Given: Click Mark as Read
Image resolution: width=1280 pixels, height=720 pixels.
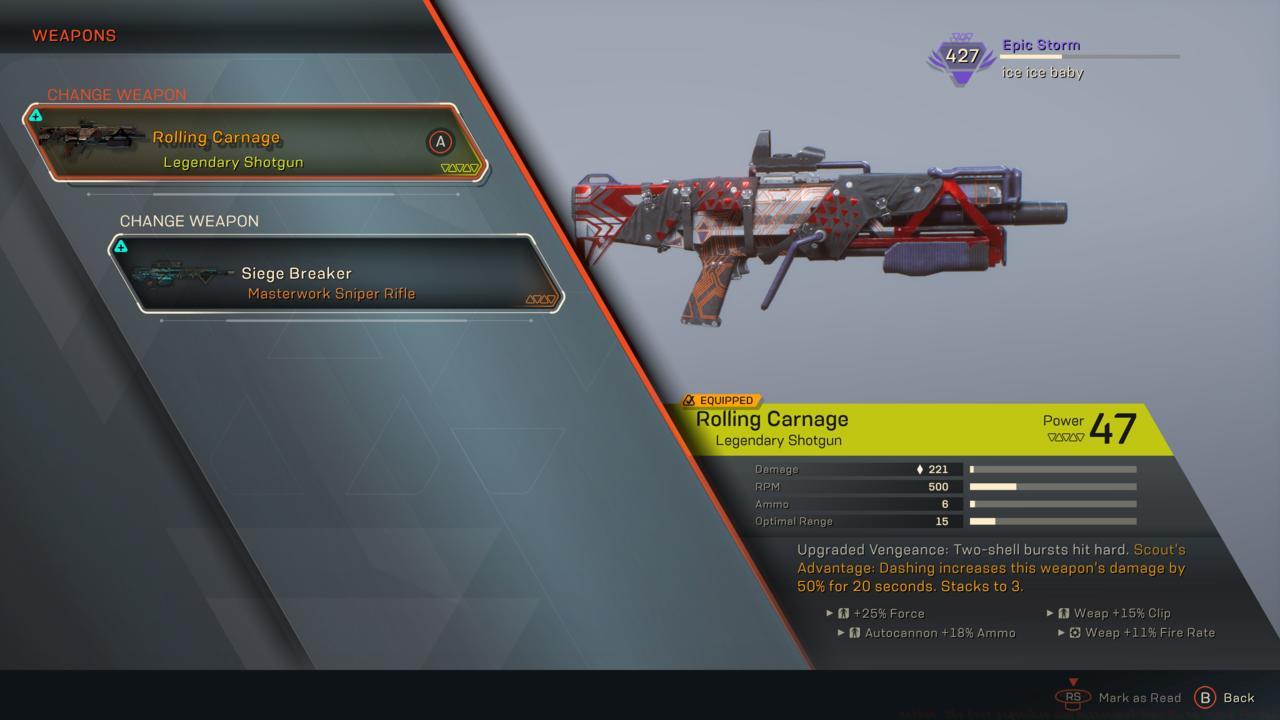Looking at the screenshot, I should pyautogui.click(x=1141, y=697).
